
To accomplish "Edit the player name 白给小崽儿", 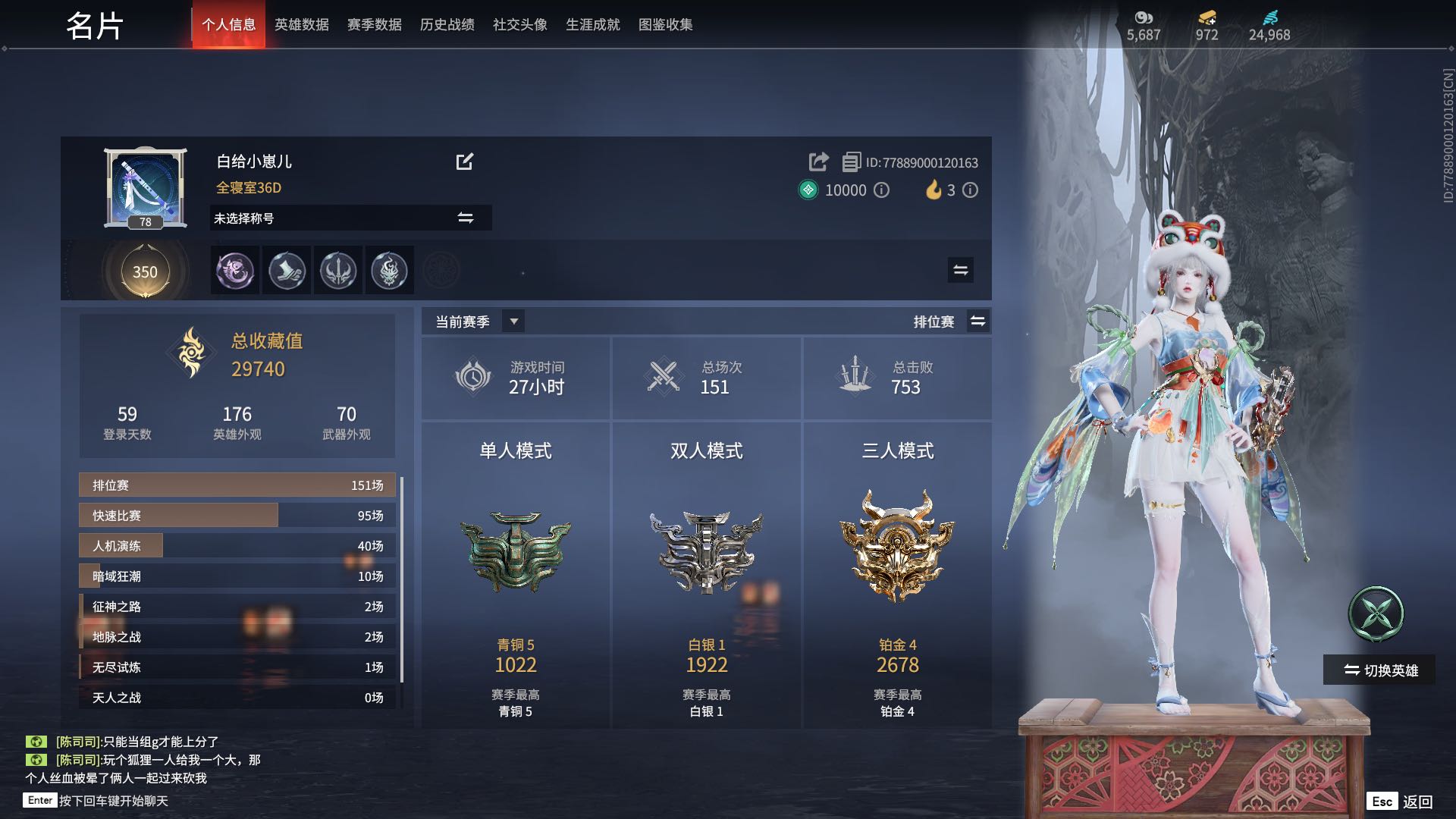I will [464, 162].
